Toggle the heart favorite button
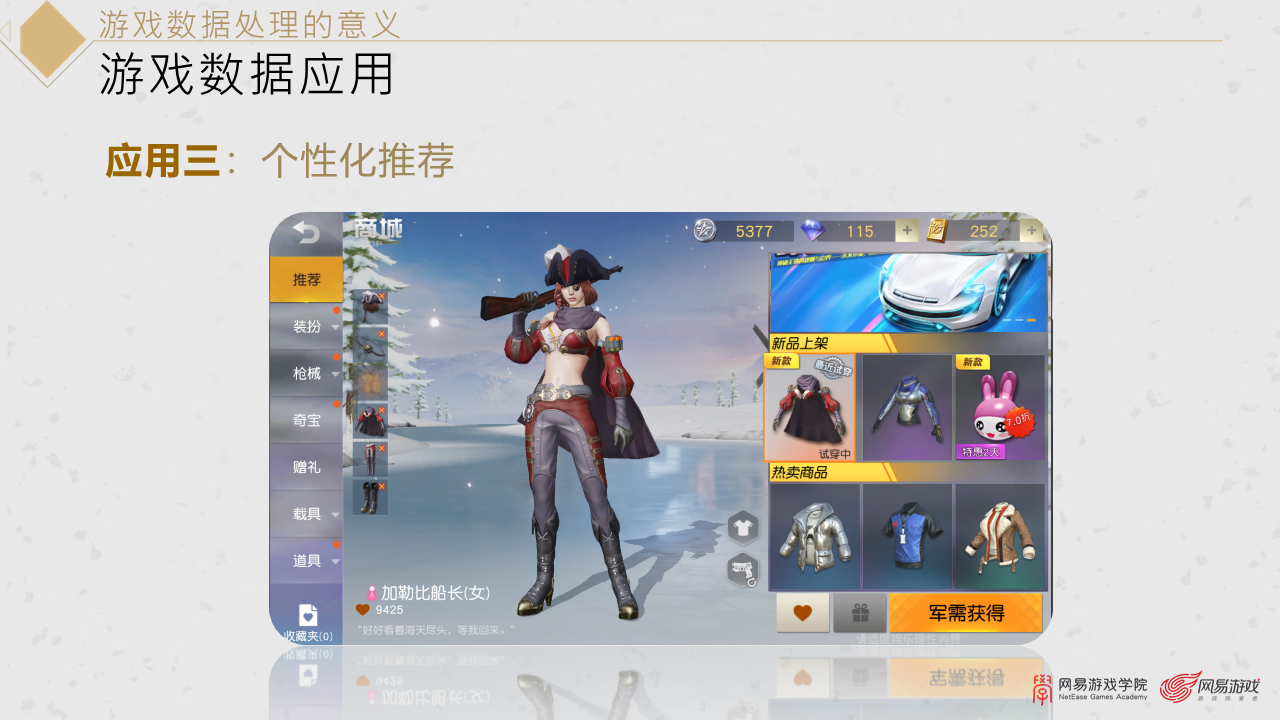 [803, 613]
